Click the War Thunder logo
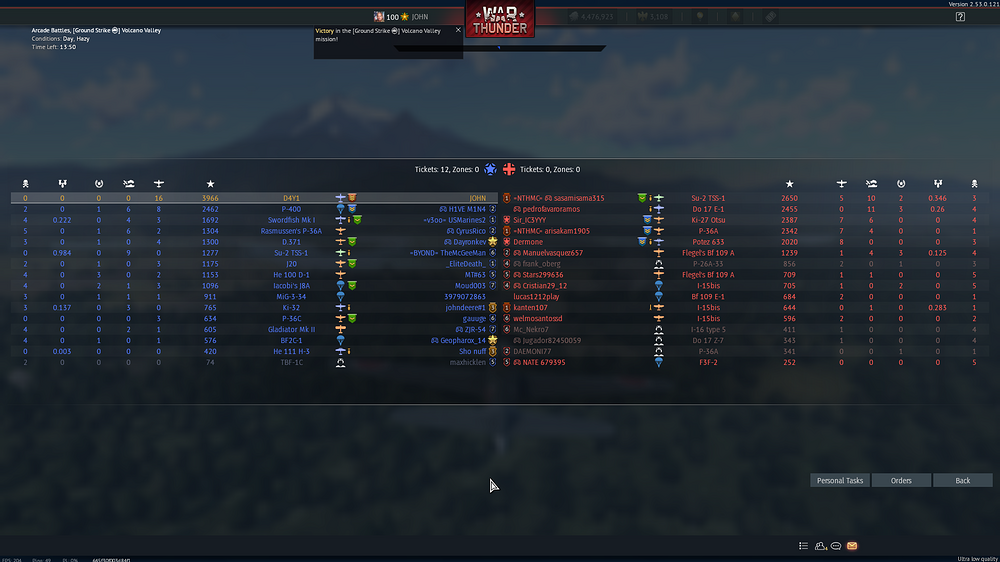Viewport: 1000px width, 562px height. [x=499, y=20]
